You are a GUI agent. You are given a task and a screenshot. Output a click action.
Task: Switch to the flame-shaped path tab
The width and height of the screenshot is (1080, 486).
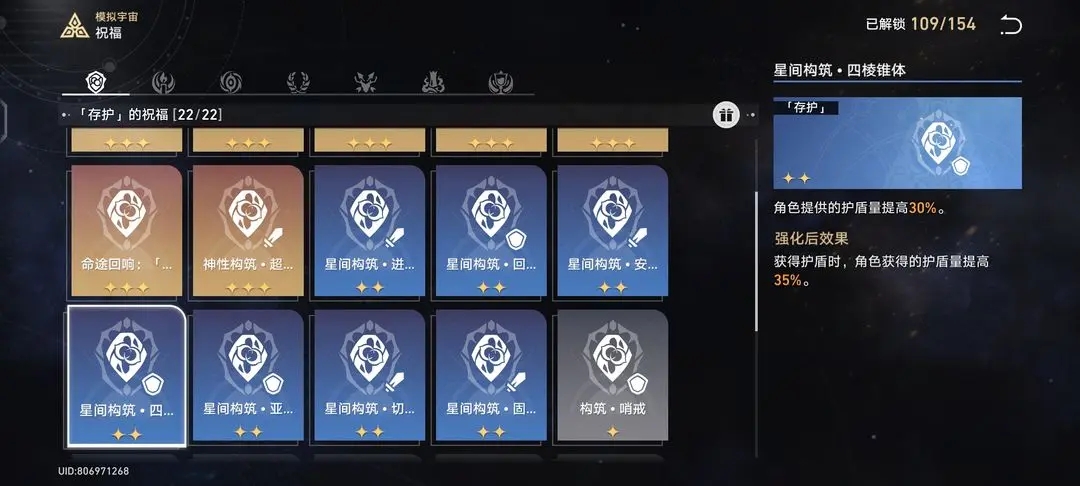click(162, 82)
